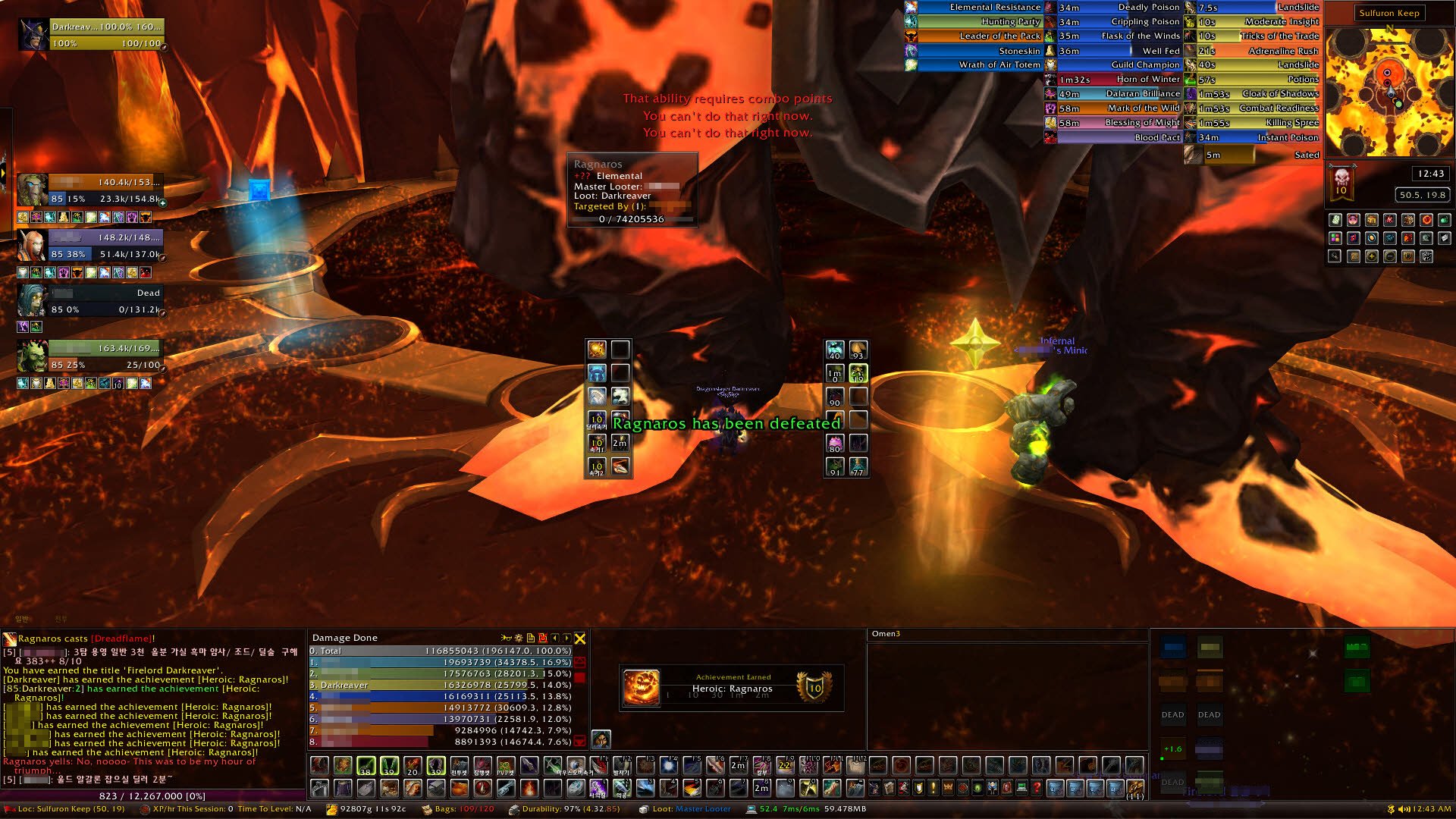Click the Heroic: Ragnaros achievement popup

tap(731, 687)
